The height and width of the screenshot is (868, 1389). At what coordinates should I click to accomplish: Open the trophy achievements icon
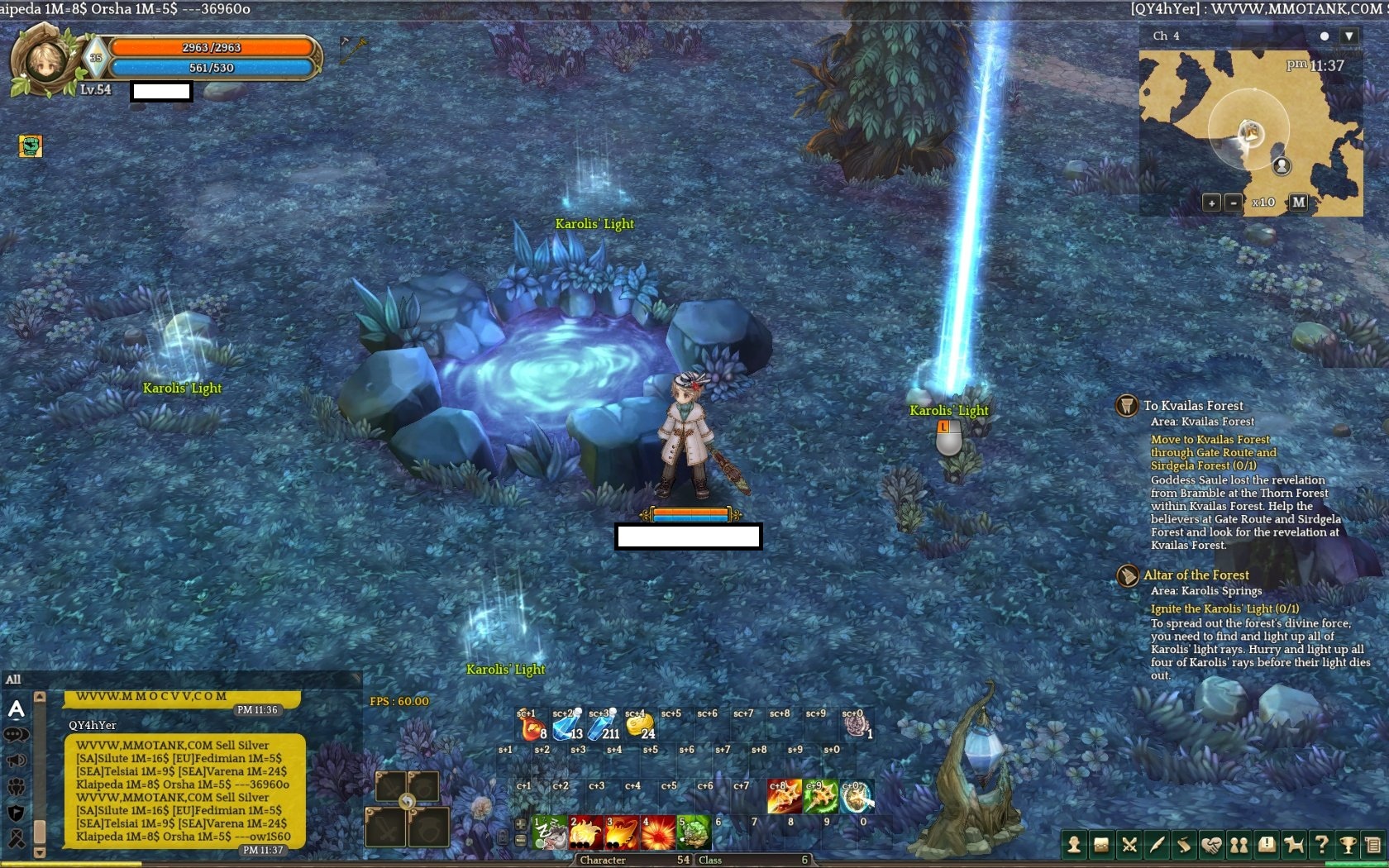point(1348,845)
